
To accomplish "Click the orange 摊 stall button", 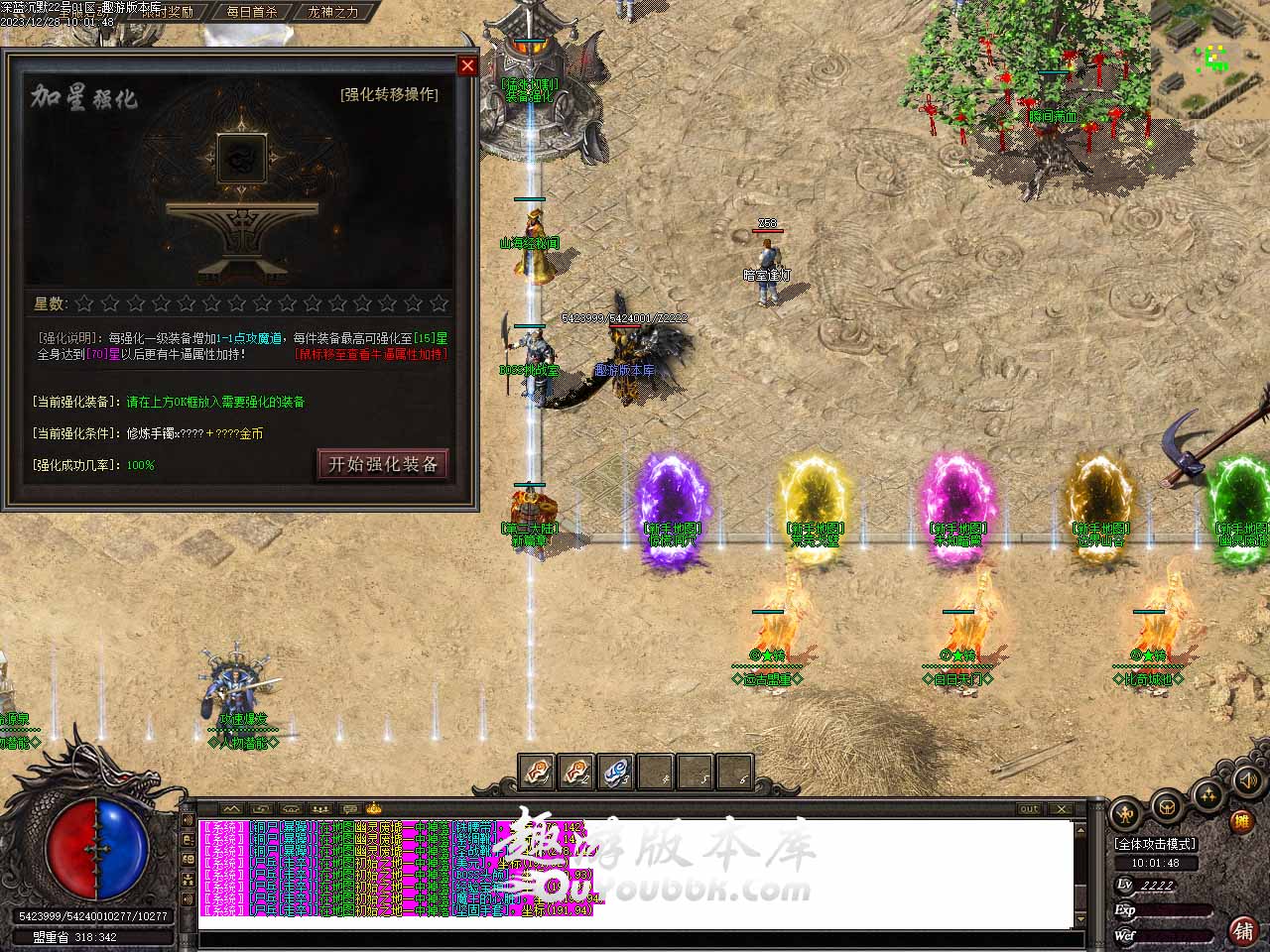I will pyautogui.click(x=1241, y=822).
